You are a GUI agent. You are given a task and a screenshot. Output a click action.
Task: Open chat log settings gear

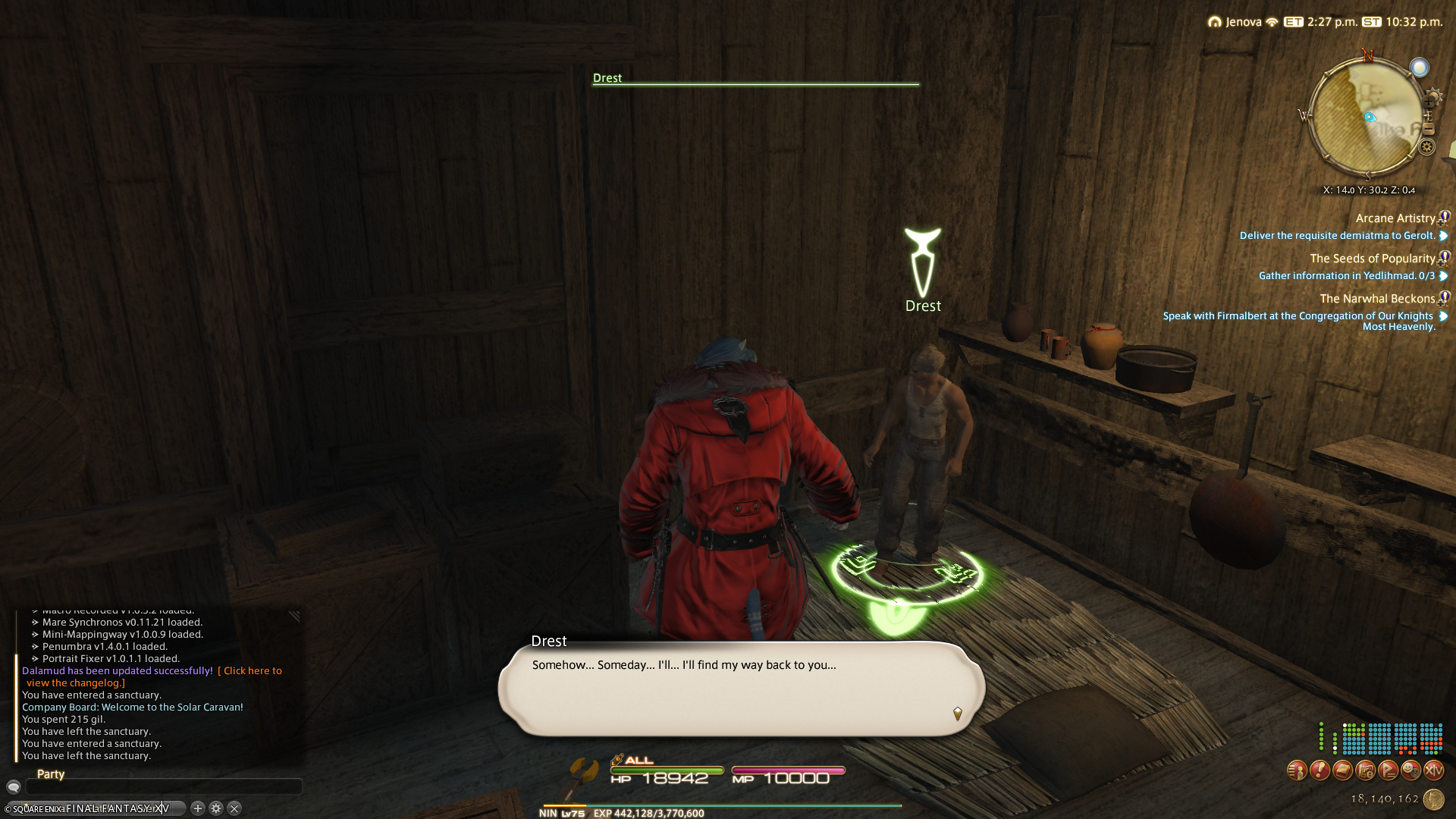216,808
